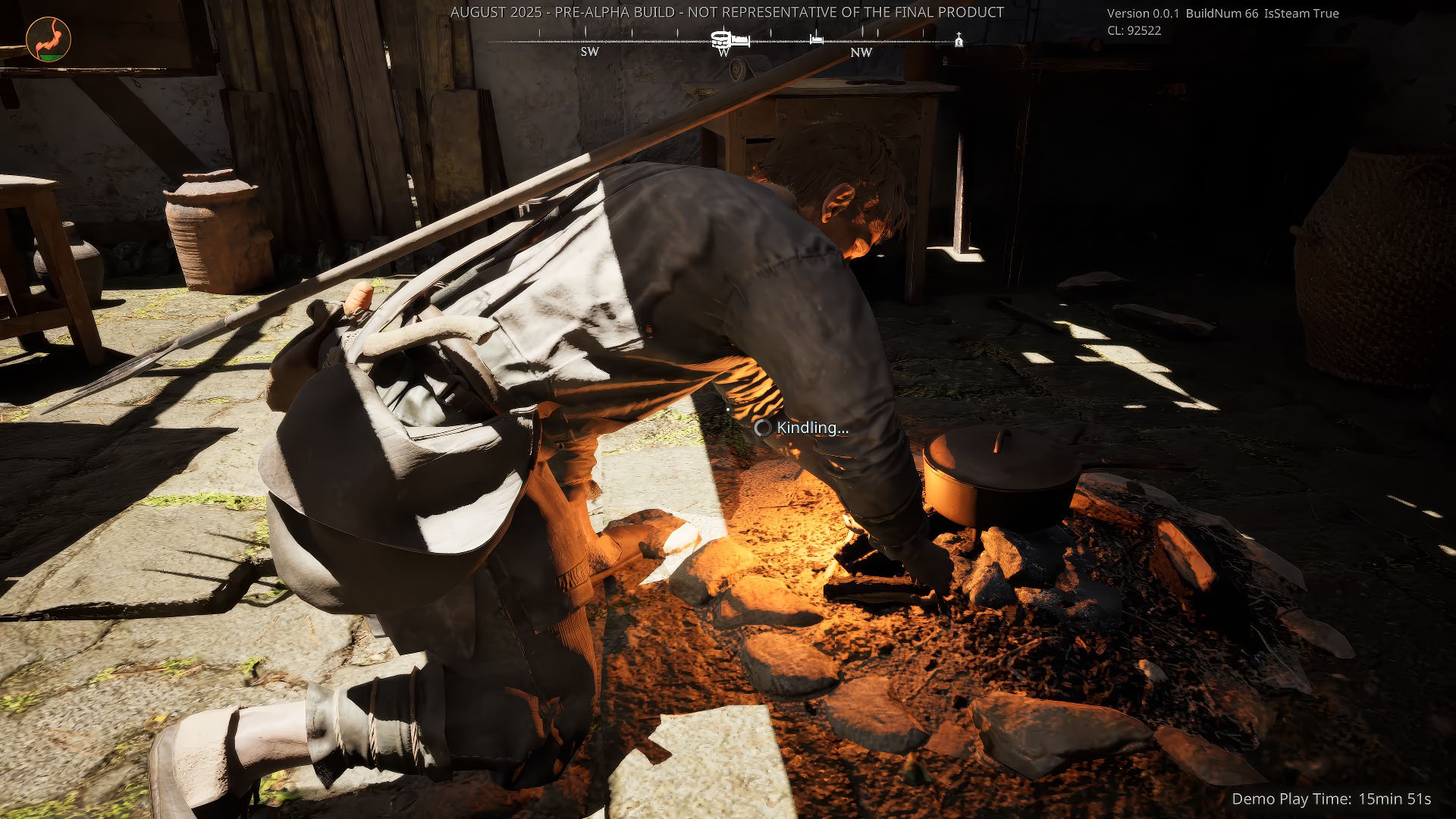1456x819 pixels.
Task: Expand the SW compass direction label
Action: (x=589, y=52)
